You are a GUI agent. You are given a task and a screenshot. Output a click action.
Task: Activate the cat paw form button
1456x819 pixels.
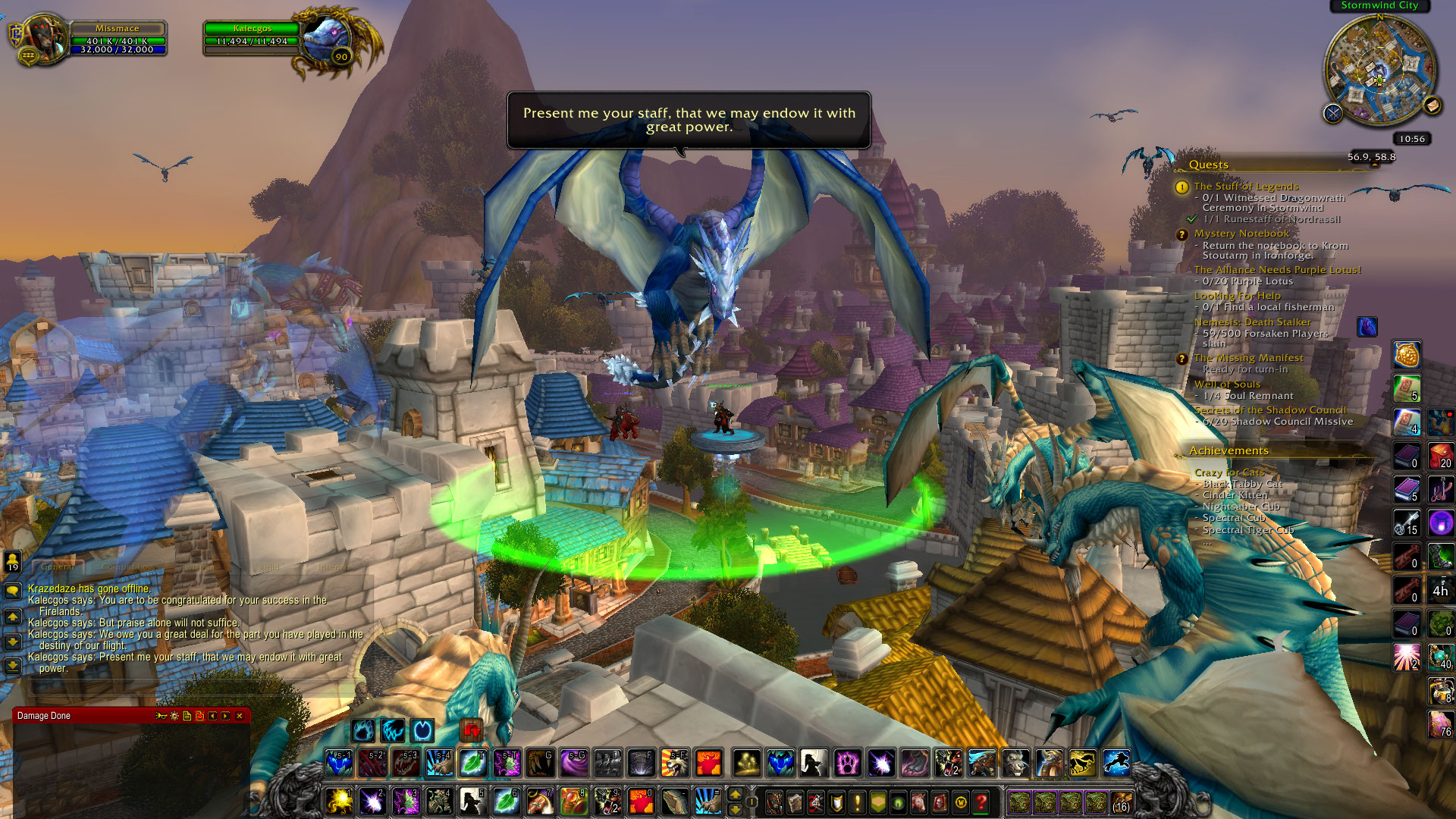(847, 763)
